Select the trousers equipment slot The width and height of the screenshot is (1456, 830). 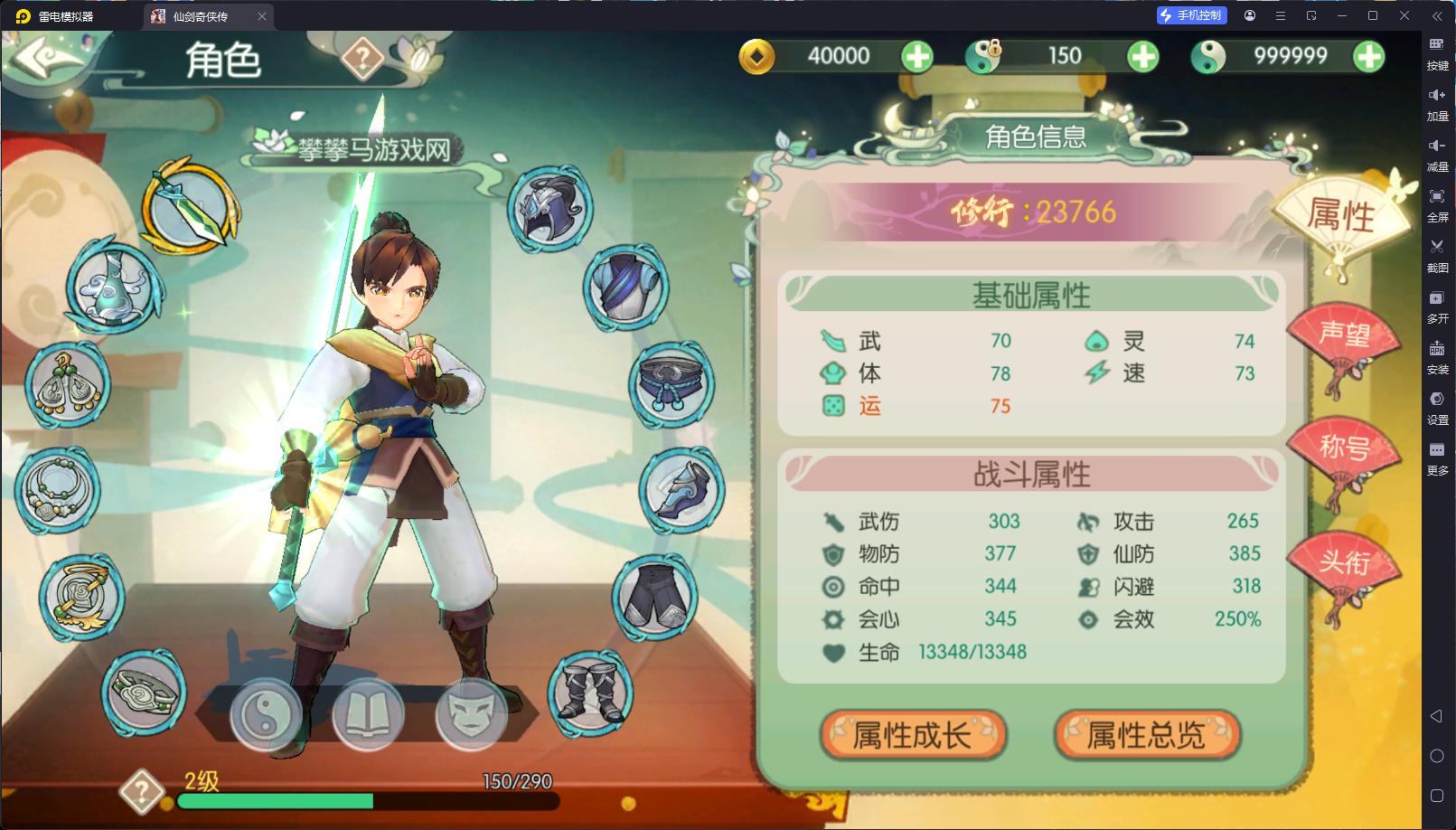pos(655,596)
